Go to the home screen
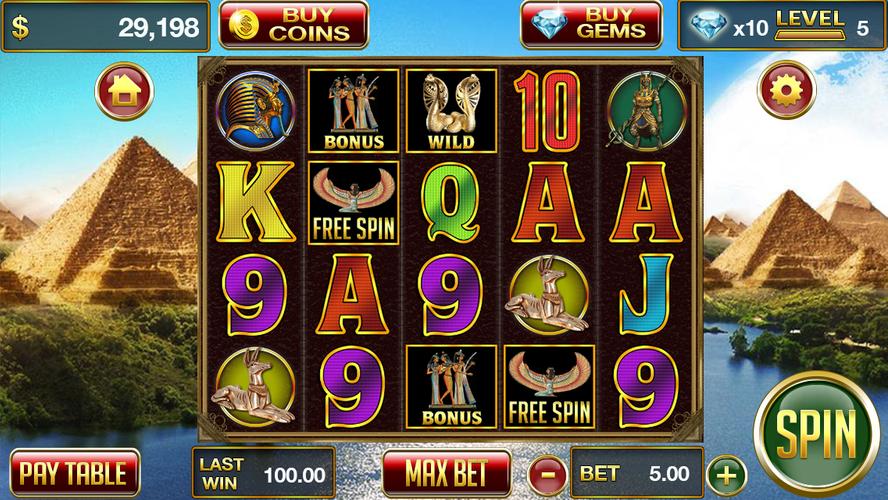This screenshot has width=888, height=500. (124, 92)
